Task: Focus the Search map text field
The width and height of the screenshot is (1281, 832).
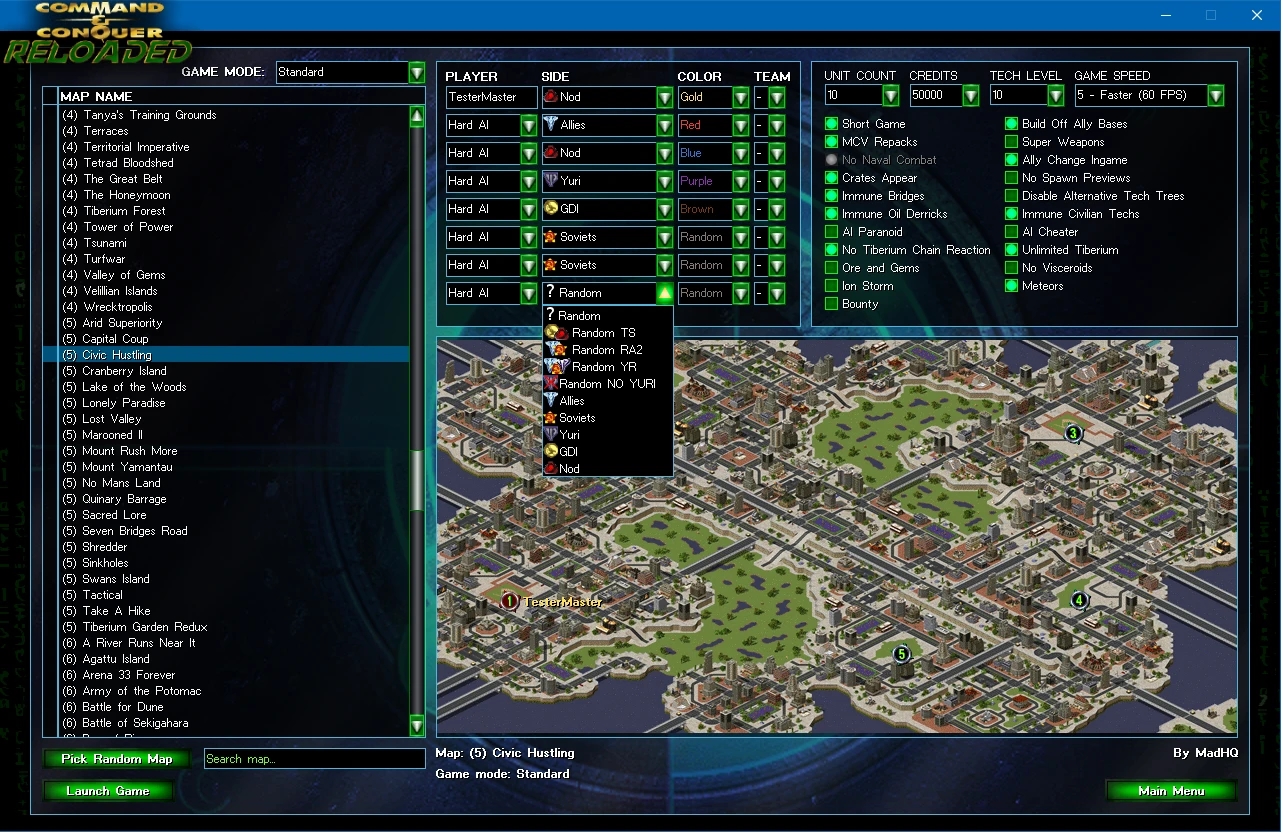Action: coord(314,759)
